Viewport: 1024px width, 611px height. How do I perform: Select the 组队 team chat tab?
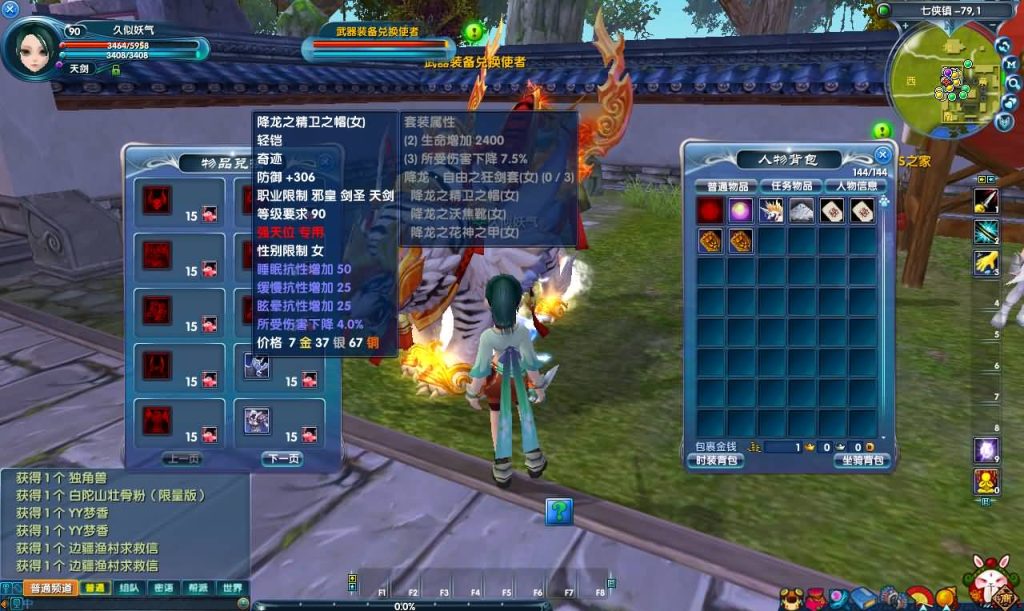coord(130,588)
